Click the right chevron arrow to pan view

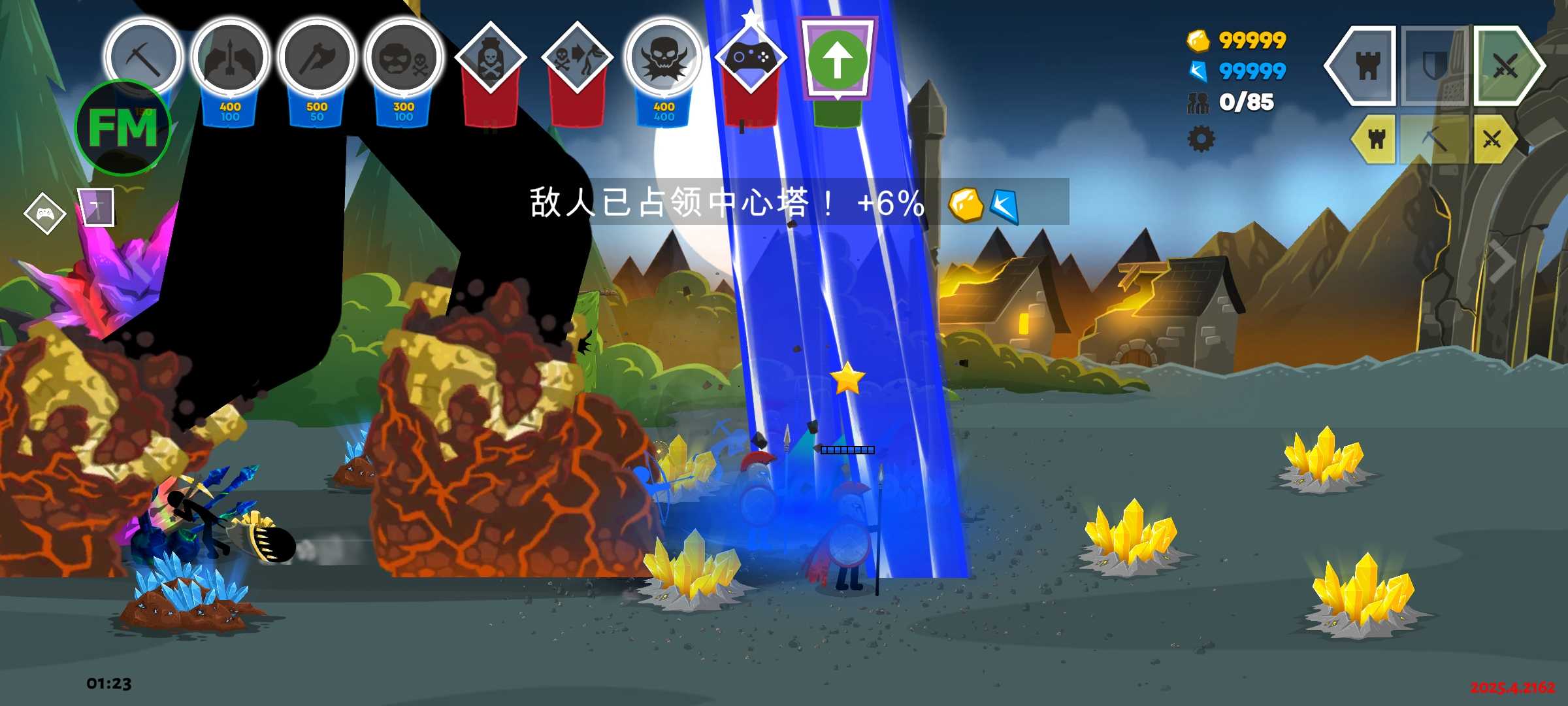click(1501, 260)
